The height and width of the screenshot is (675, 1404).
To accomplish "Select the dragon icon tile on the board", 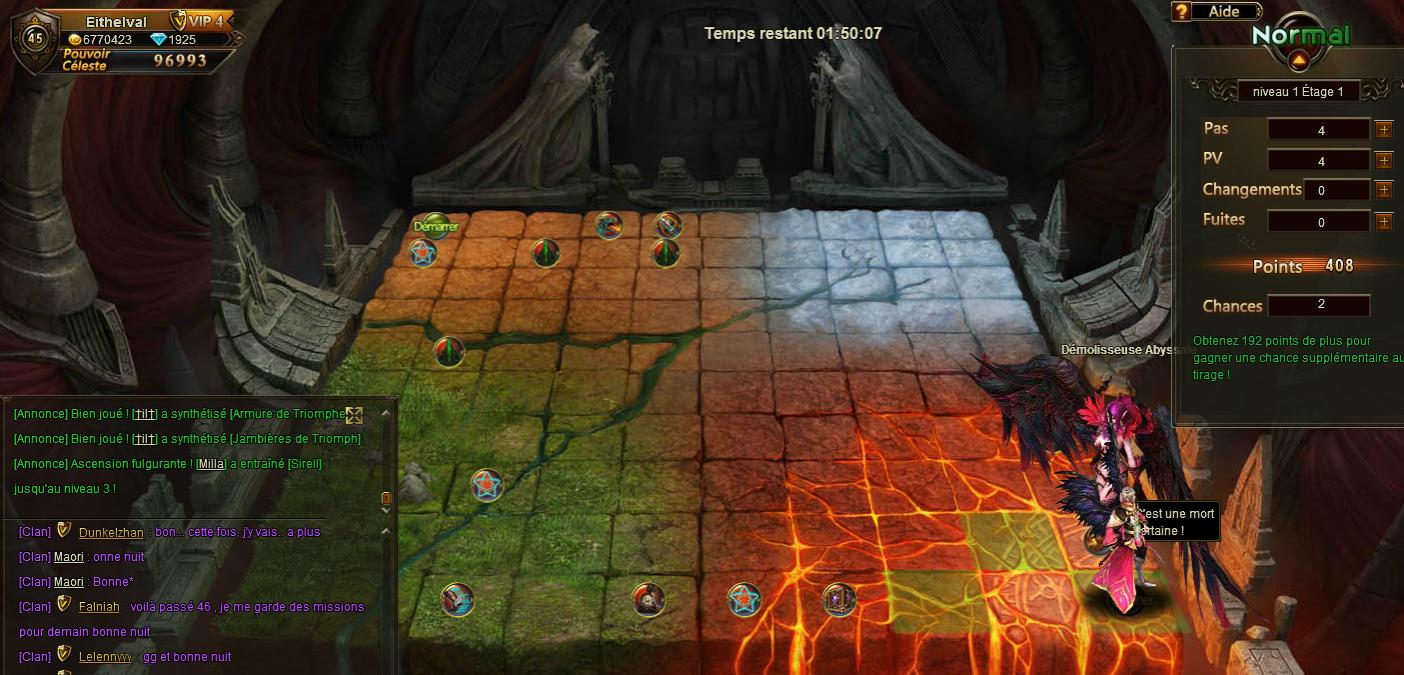I will [608, 225].
